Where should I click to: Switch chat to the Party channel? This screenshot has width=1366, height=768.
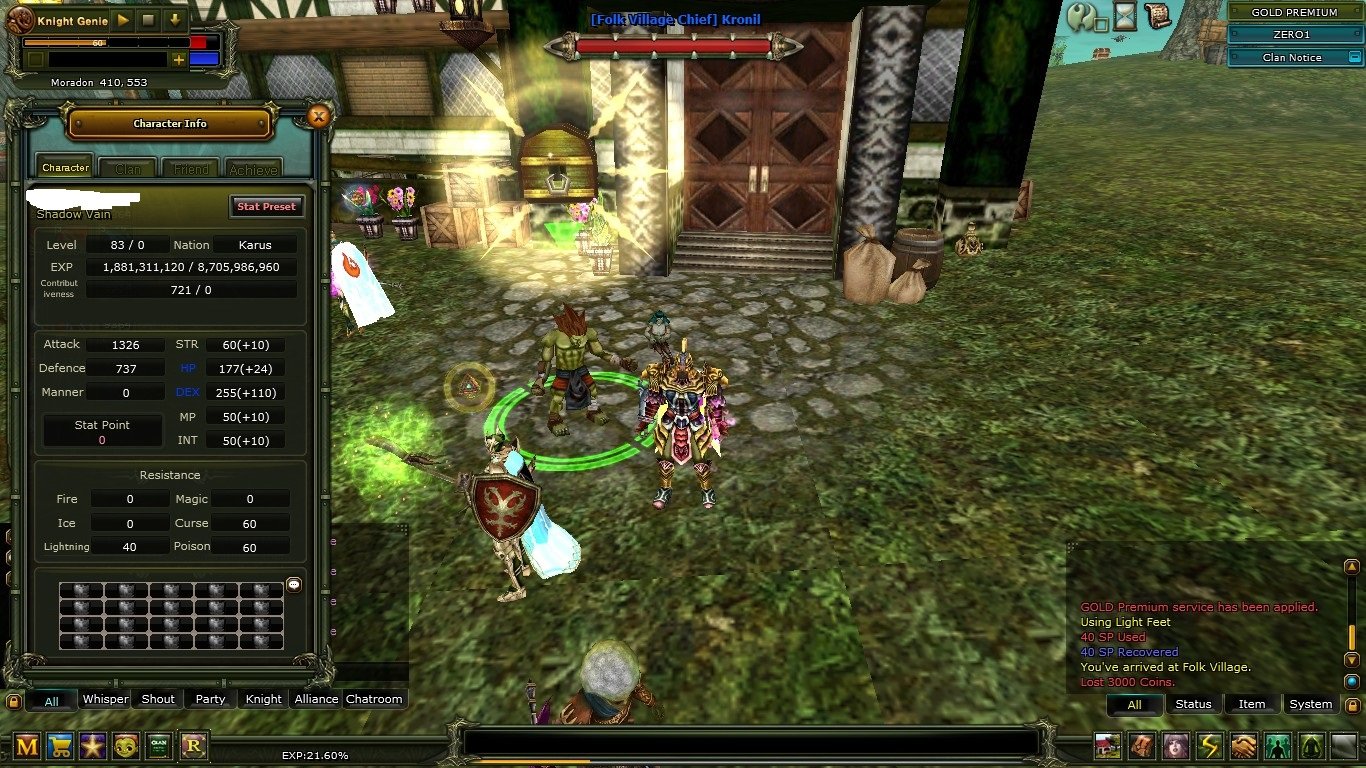pyautogui.click(x=210, y=699)
